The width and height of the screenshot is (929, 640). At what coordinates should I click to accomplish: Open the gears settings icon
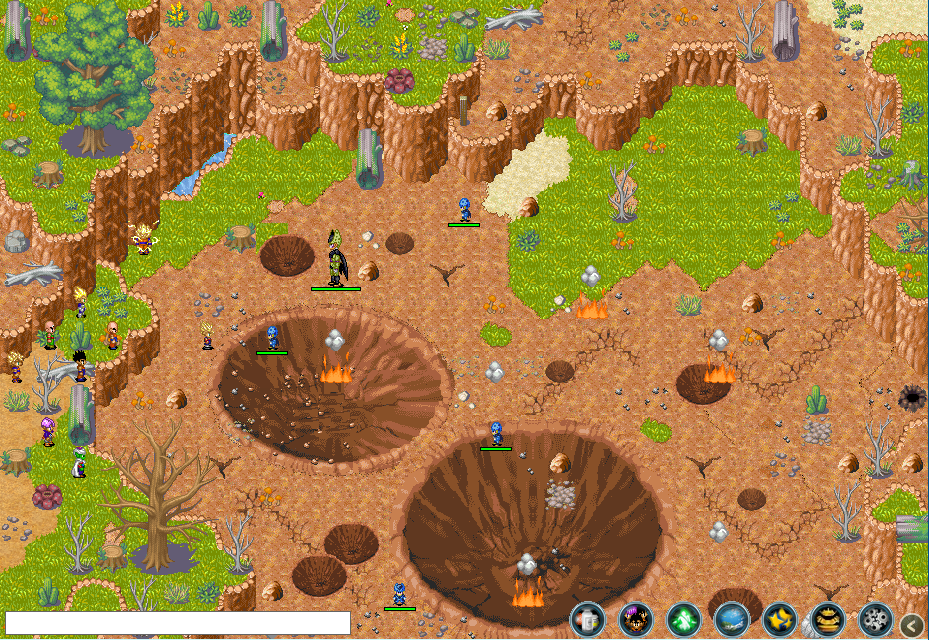876,620
